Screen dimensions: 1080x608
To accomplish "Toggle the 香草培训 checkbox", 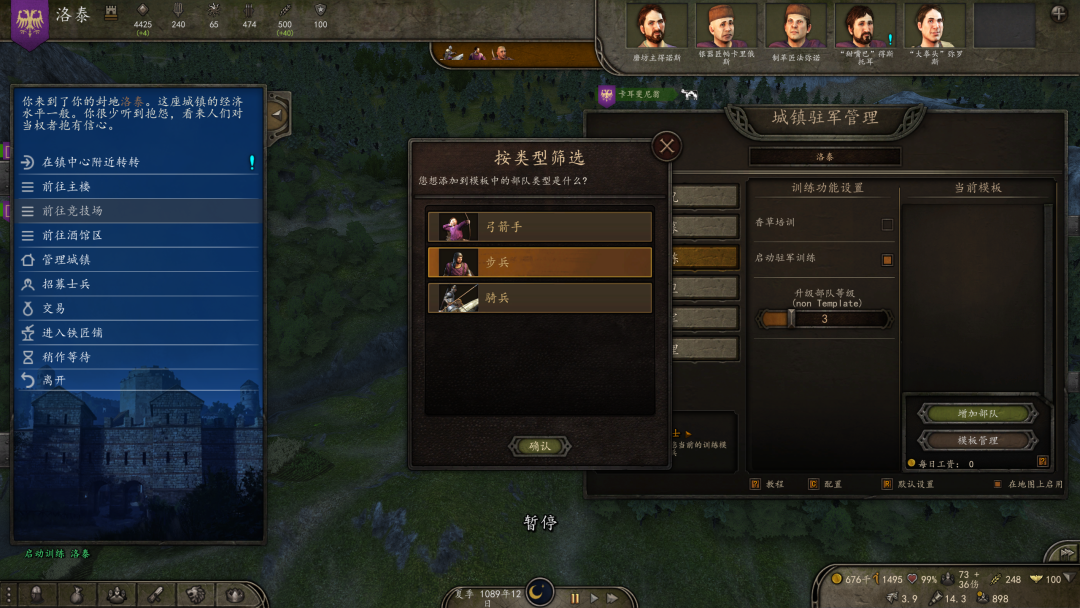I will 887,224.
